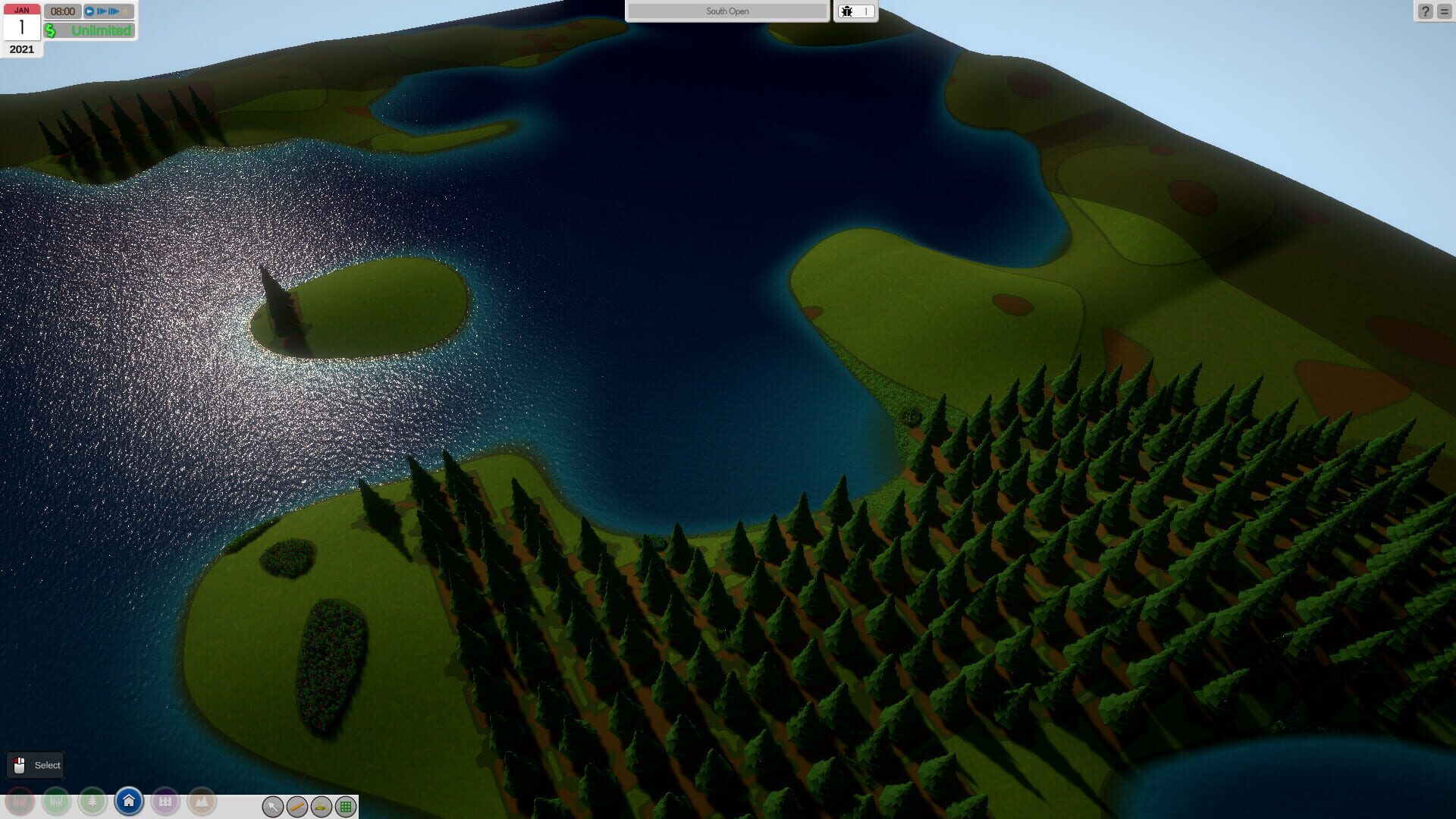The width and height of the screenshot is (1456, 819).
Task: Activate the home tool in the bottom toolbar
Action: (x=129, y=802)
